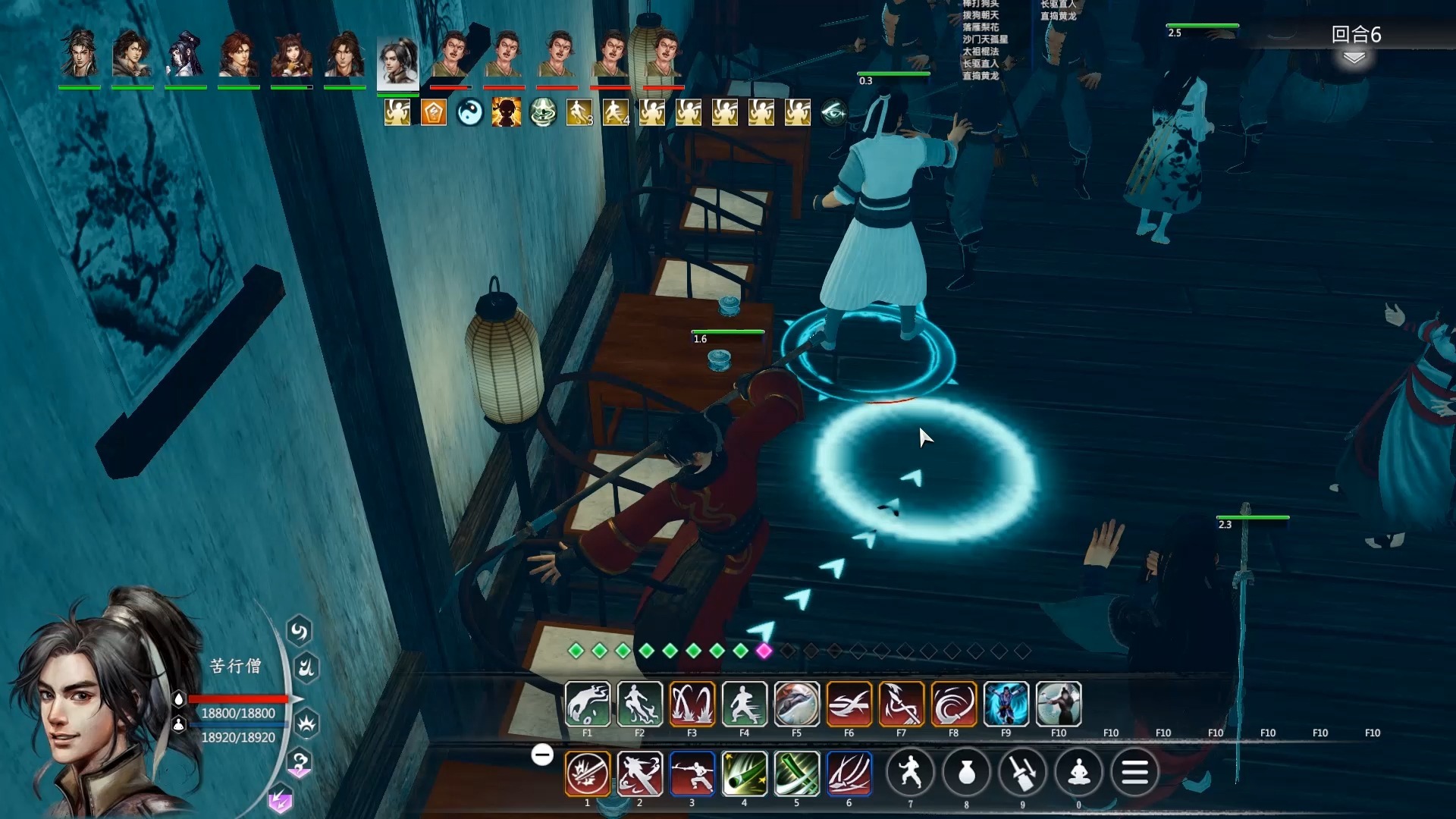Activate the F1 smoke kick skill
Screen dimensions: 1456x819
587,704
